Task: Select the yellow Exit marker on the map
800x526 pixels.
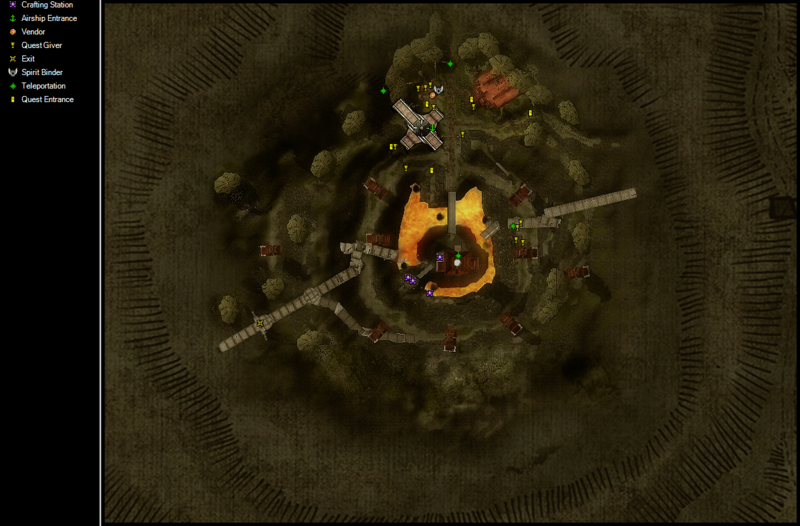Action: (x=262, y=322)
